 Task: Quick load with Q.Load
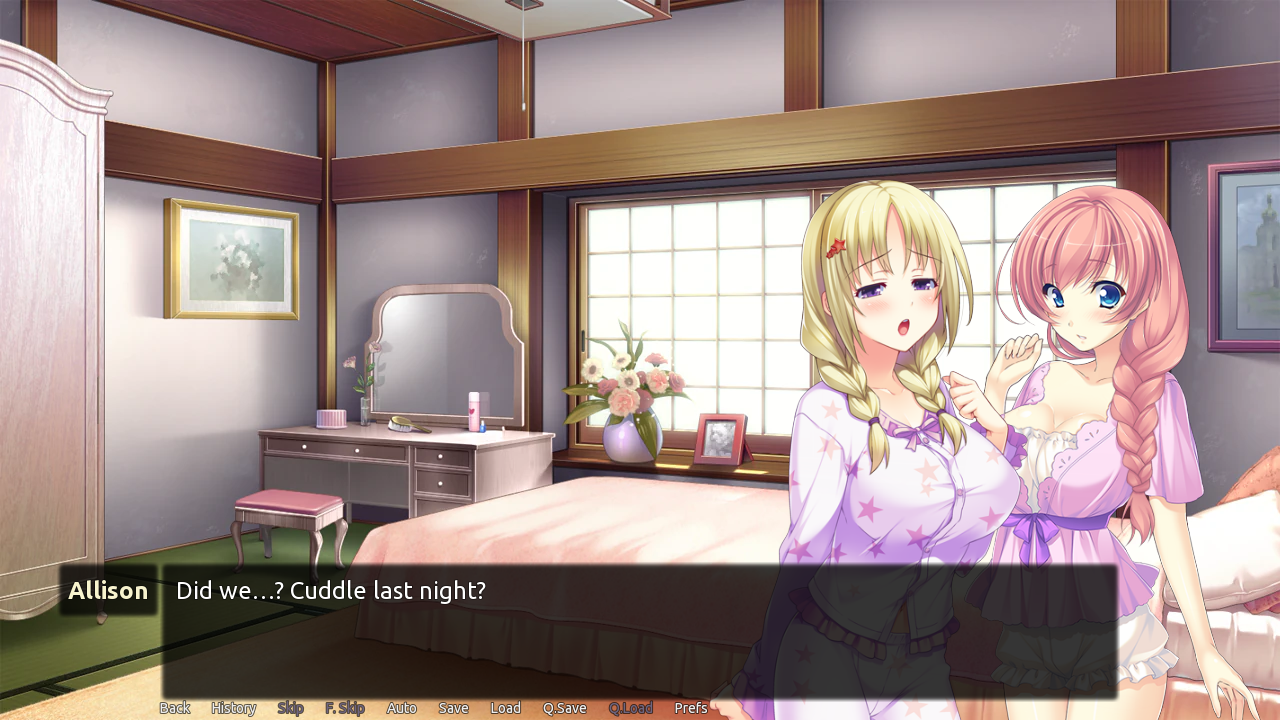click(x=630, y=708)
